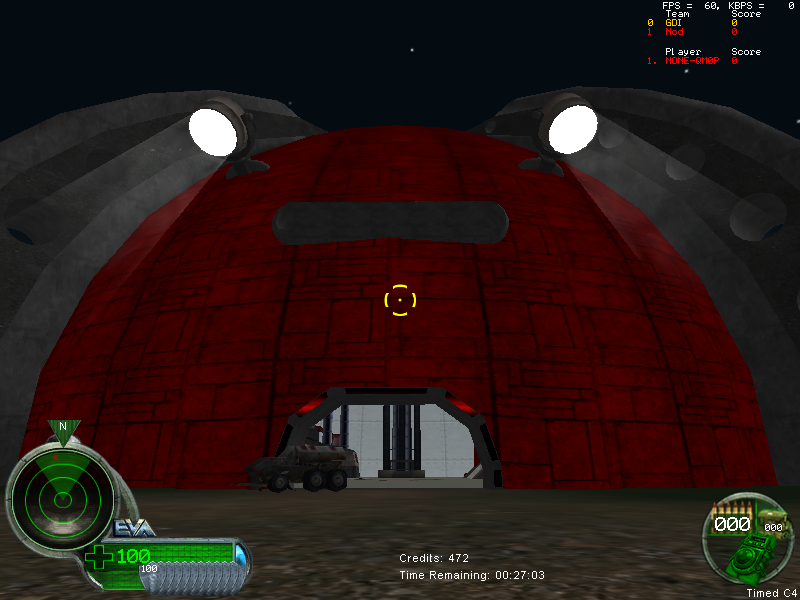Image resolution: width=800 pixels, height=600 pixels.
Task: Click the north compass marker on radar
Action: point(63,428)
